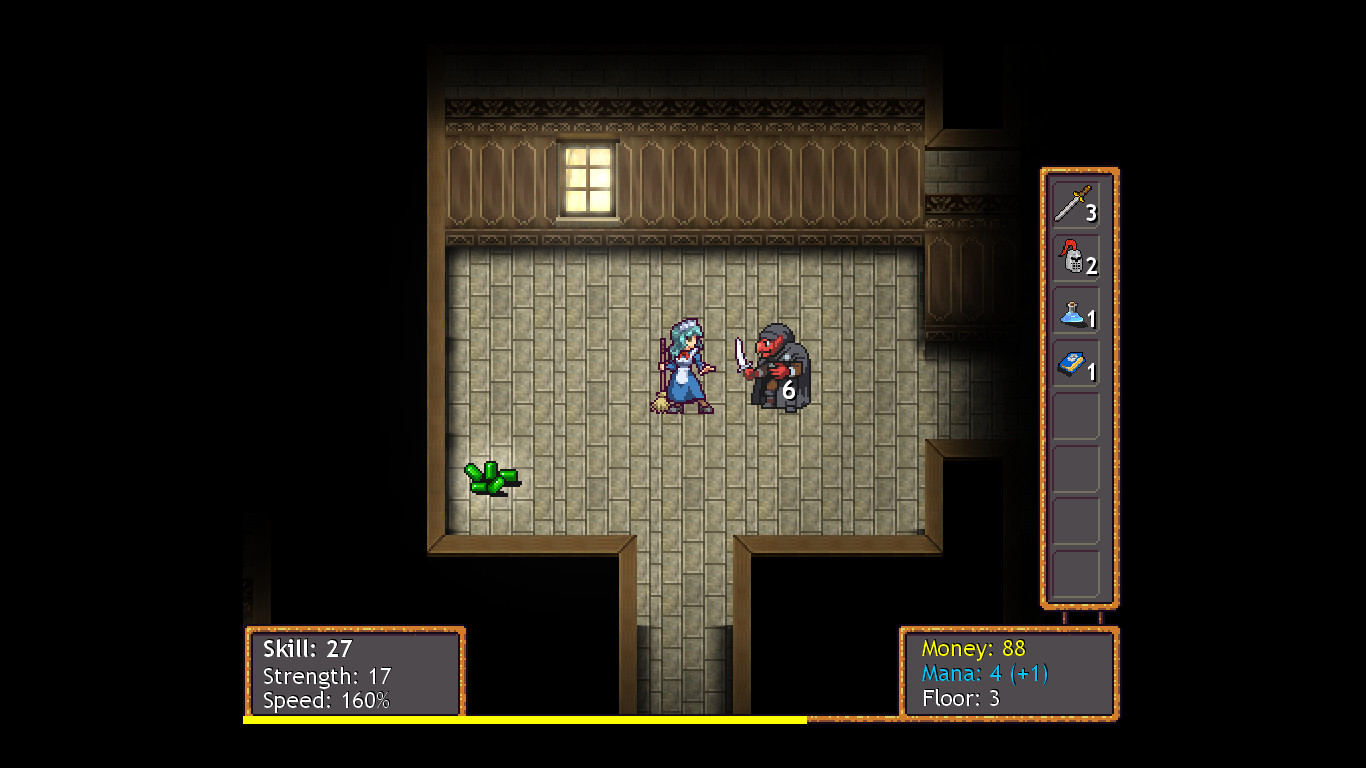Click the Speed: 160% text
1366x768 pixels.
pyautogui.click(x=328, y=700)
